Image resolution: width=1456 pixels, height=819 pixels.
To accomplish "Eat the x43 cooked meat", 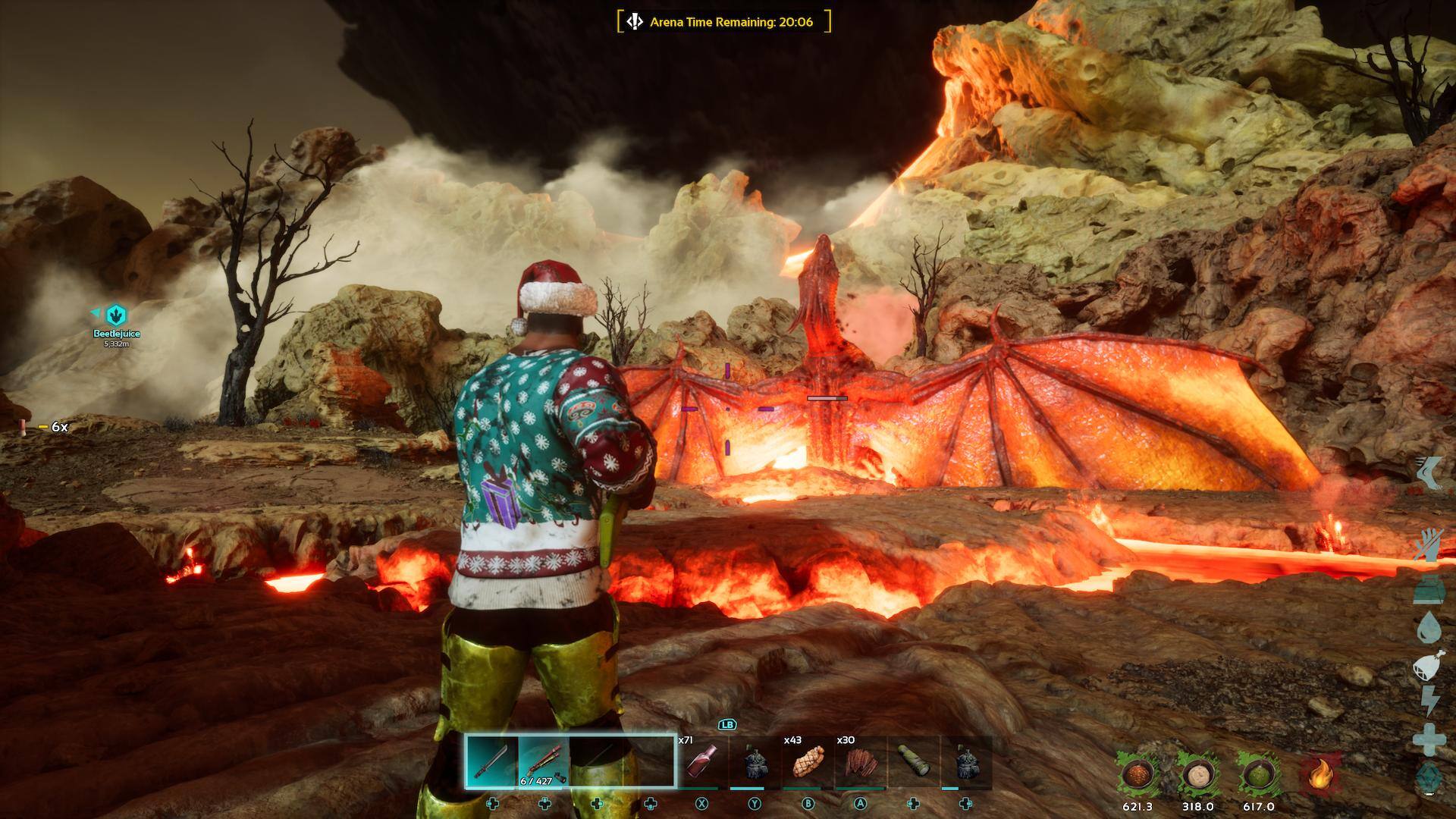I will (807, 762).
